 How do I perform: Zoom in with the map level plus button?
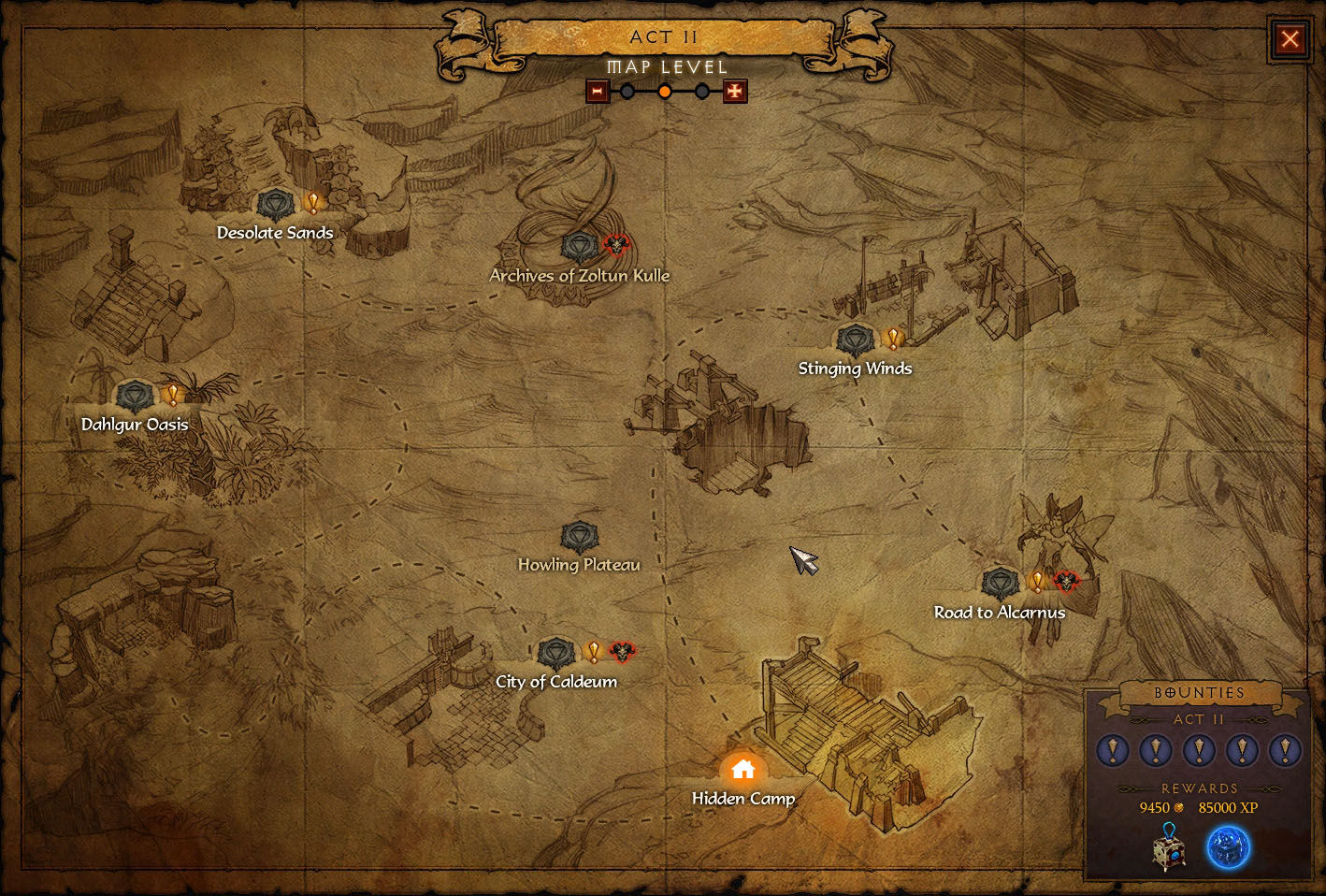point(736,92)
